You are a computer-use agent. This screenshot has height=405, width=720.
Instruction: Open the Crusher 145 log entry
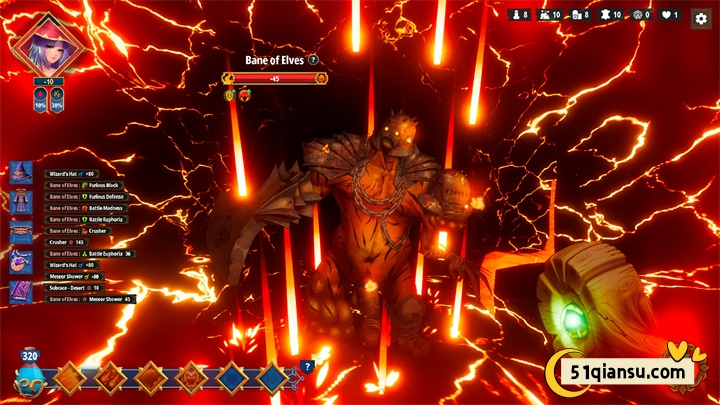(68, 242)
